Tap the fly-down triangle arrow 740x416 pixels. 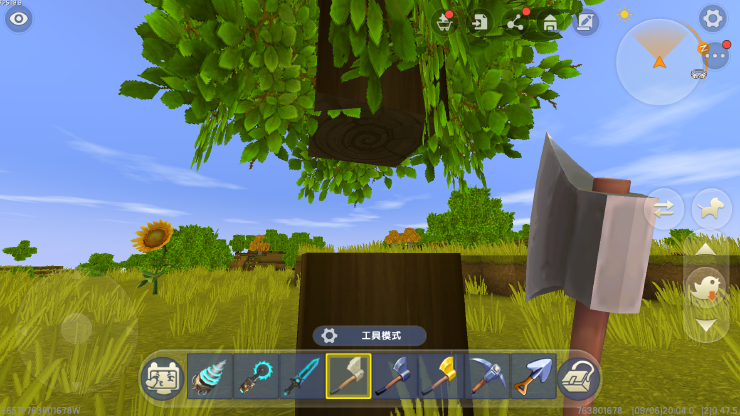[x=706, y=325]
